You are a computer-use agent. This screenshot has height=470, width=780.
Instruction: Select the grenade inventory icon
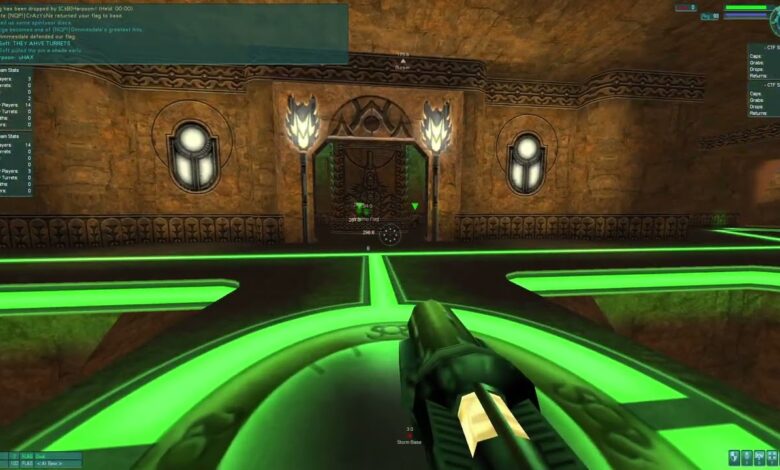pyautogui.click(x=734, y=457)
